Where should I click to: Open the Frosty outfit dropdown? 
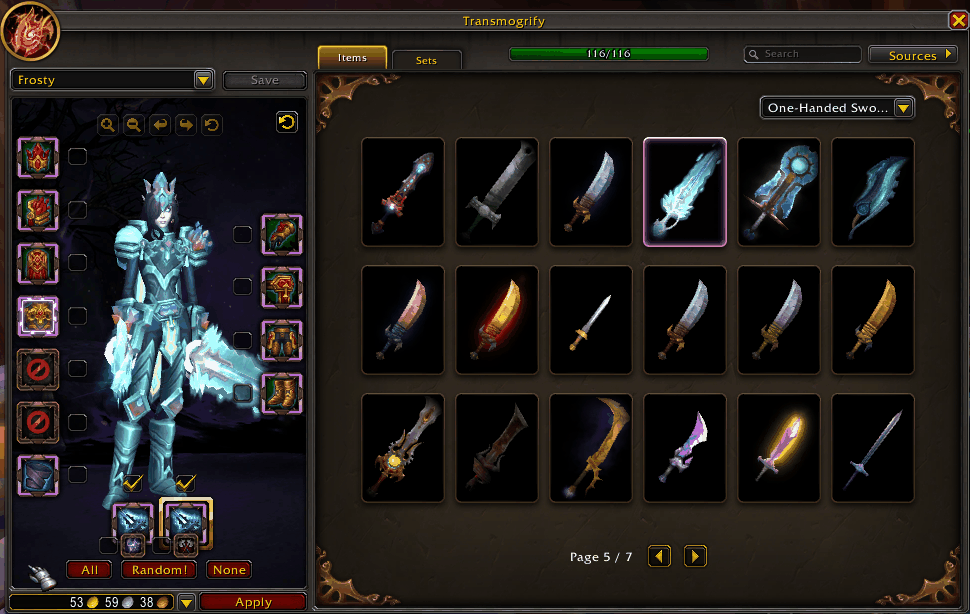(x=113, y=80)
